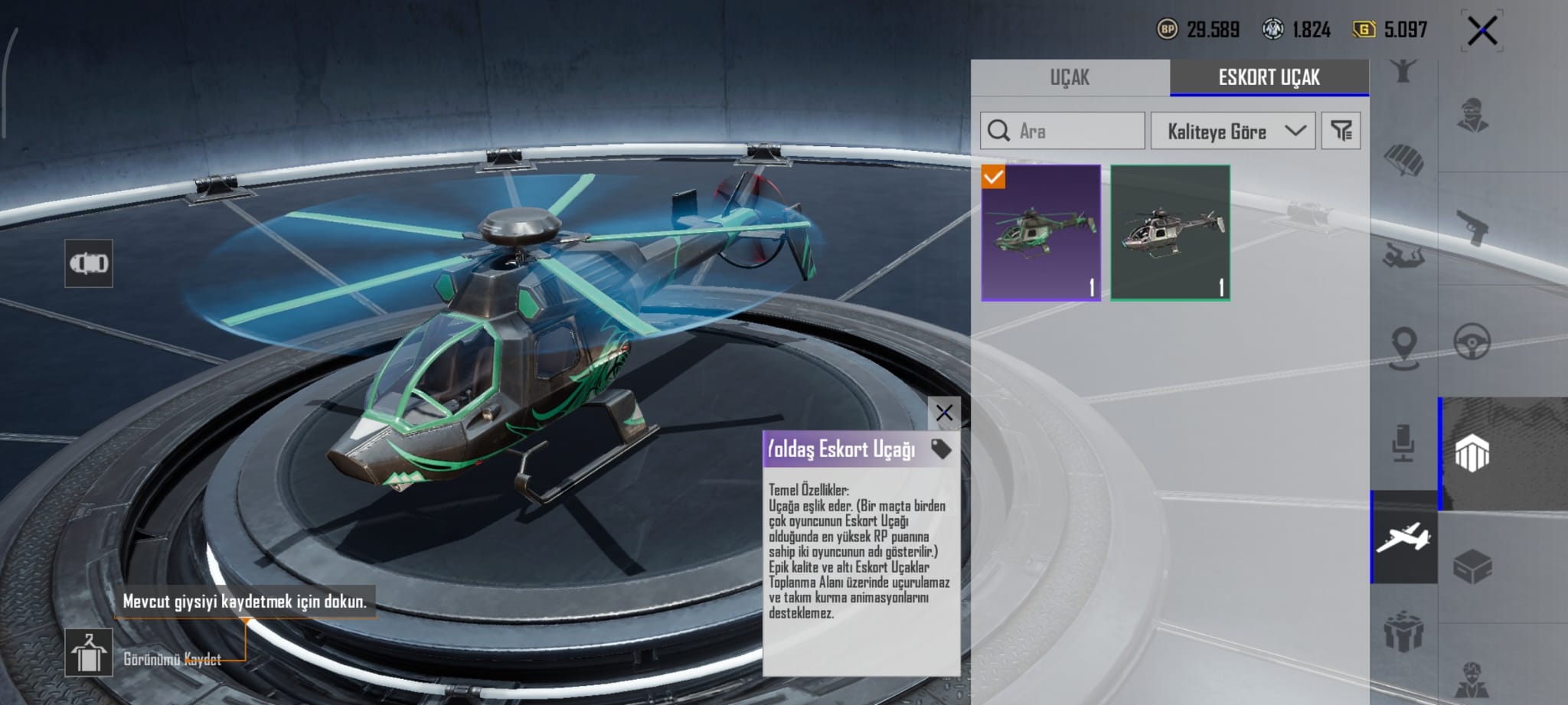The image size is (1568, 705).
Task: Open the filter options button
Action: click(1341, 131)
